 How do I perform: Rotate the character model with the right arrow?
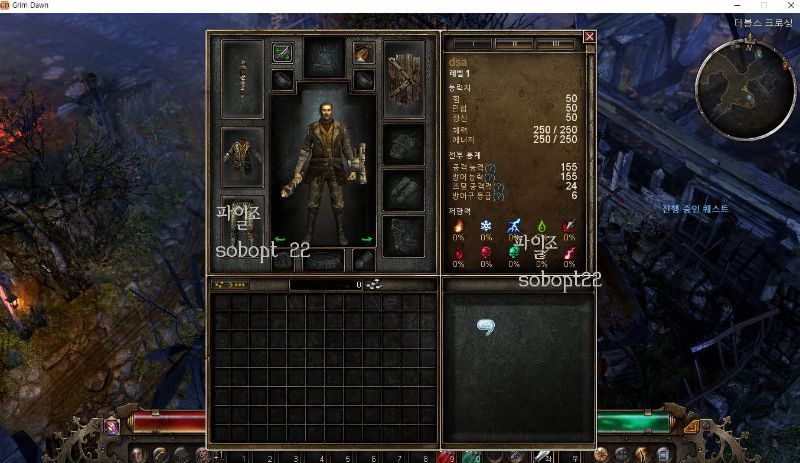click(367, 240)
